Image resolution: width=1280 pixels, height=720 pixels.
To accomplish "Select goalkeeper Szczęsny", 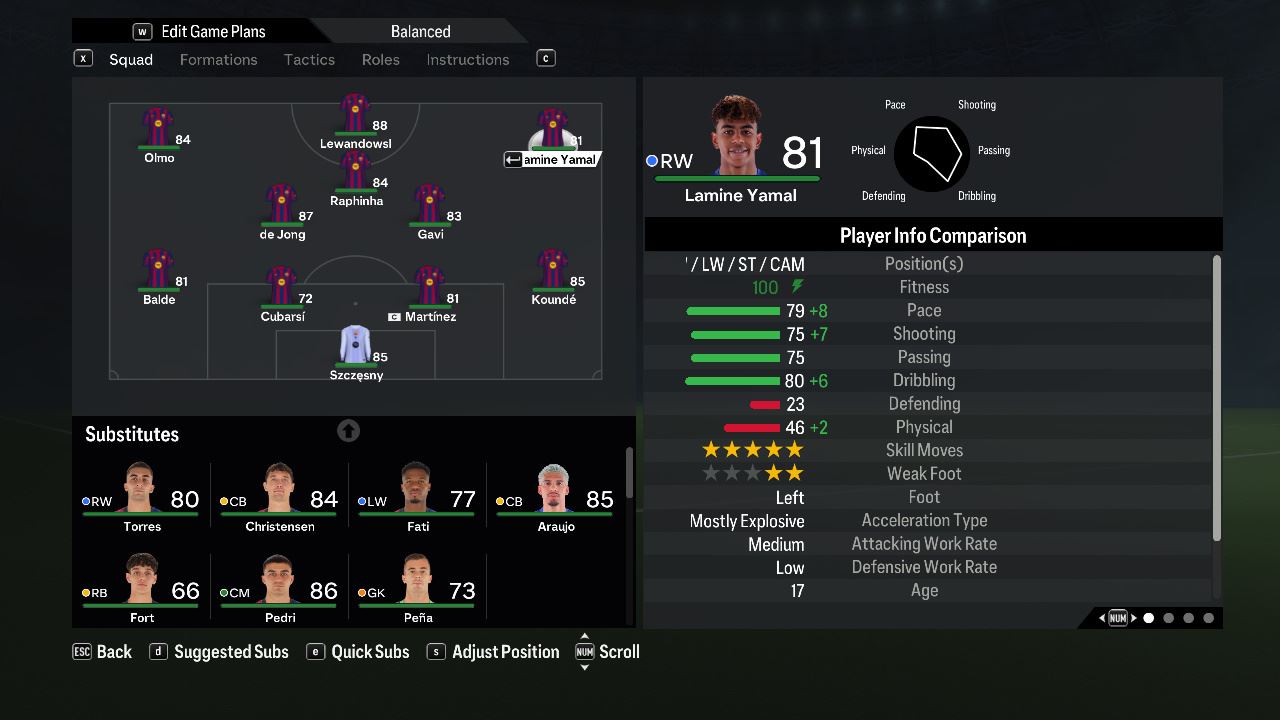I will click(356, 351).
